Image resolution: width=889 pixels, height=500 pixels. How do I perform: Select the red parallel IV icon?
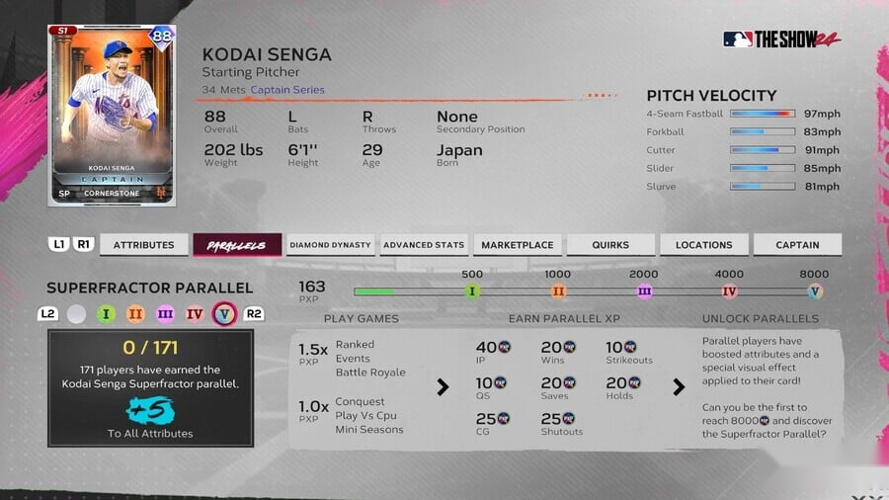(x=195, y=314)
